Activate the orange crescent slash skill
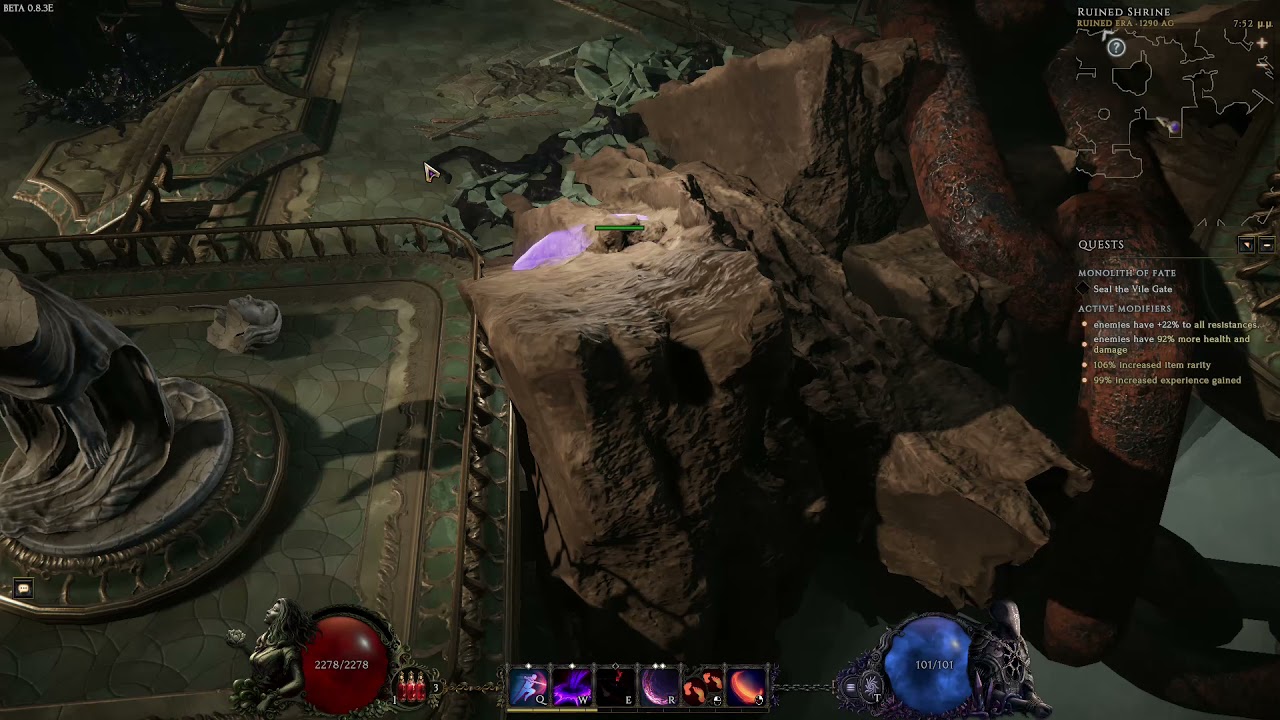1280x720 pixels. 747,687
